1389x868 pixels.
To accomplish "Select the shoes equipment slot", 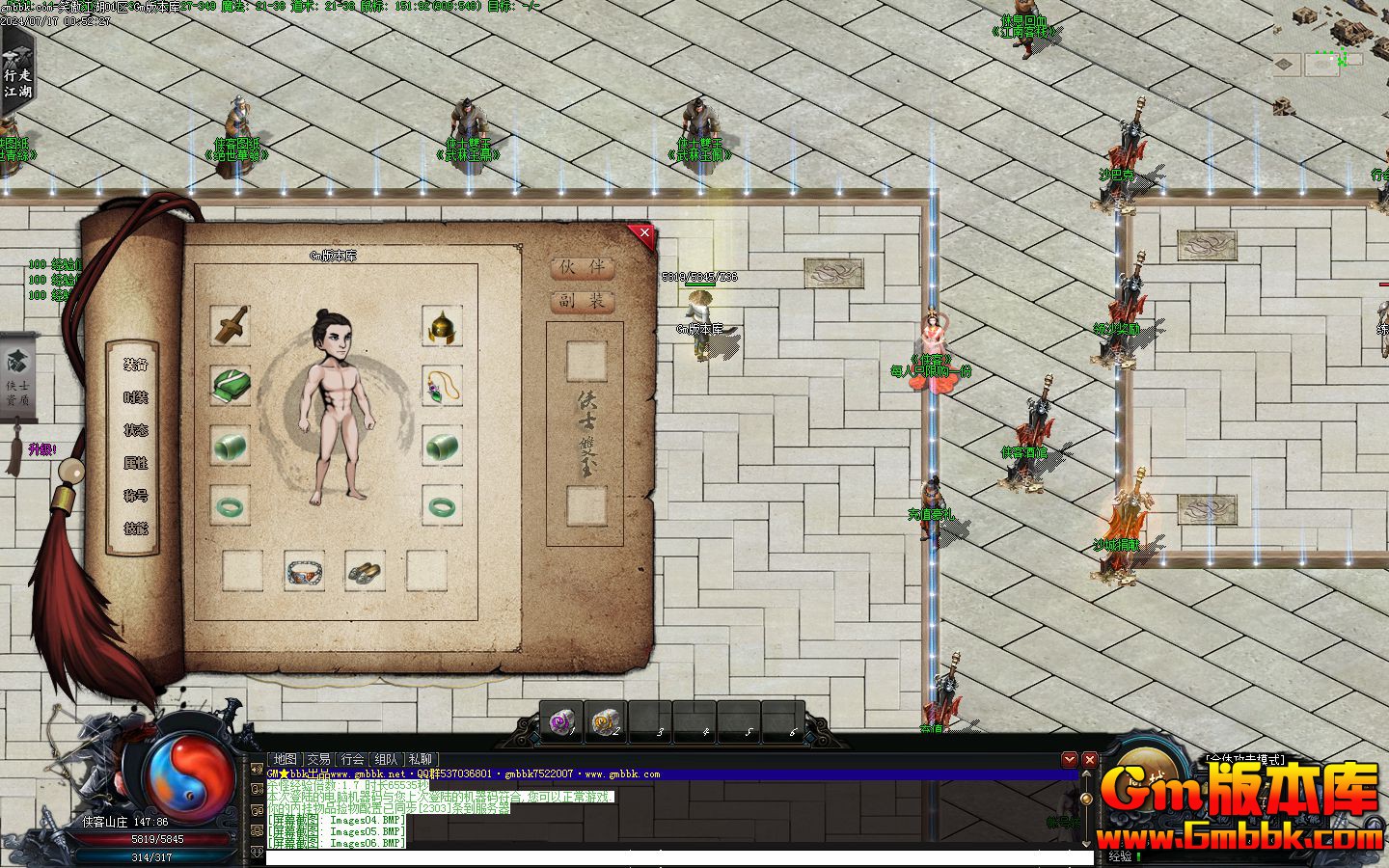I will (365, 571).
